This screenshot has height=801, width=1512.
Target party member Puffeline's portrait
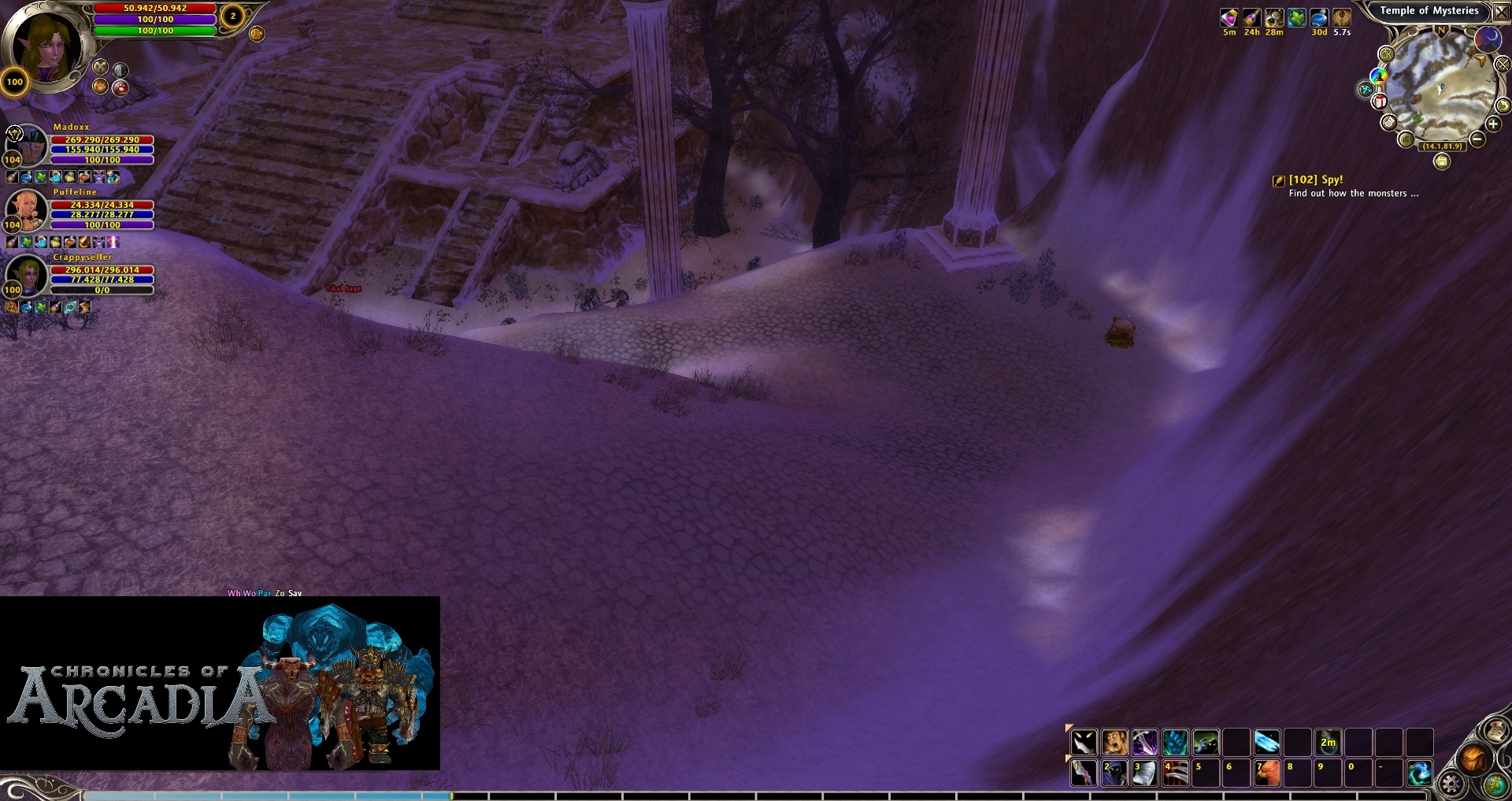tap(27, 209)
